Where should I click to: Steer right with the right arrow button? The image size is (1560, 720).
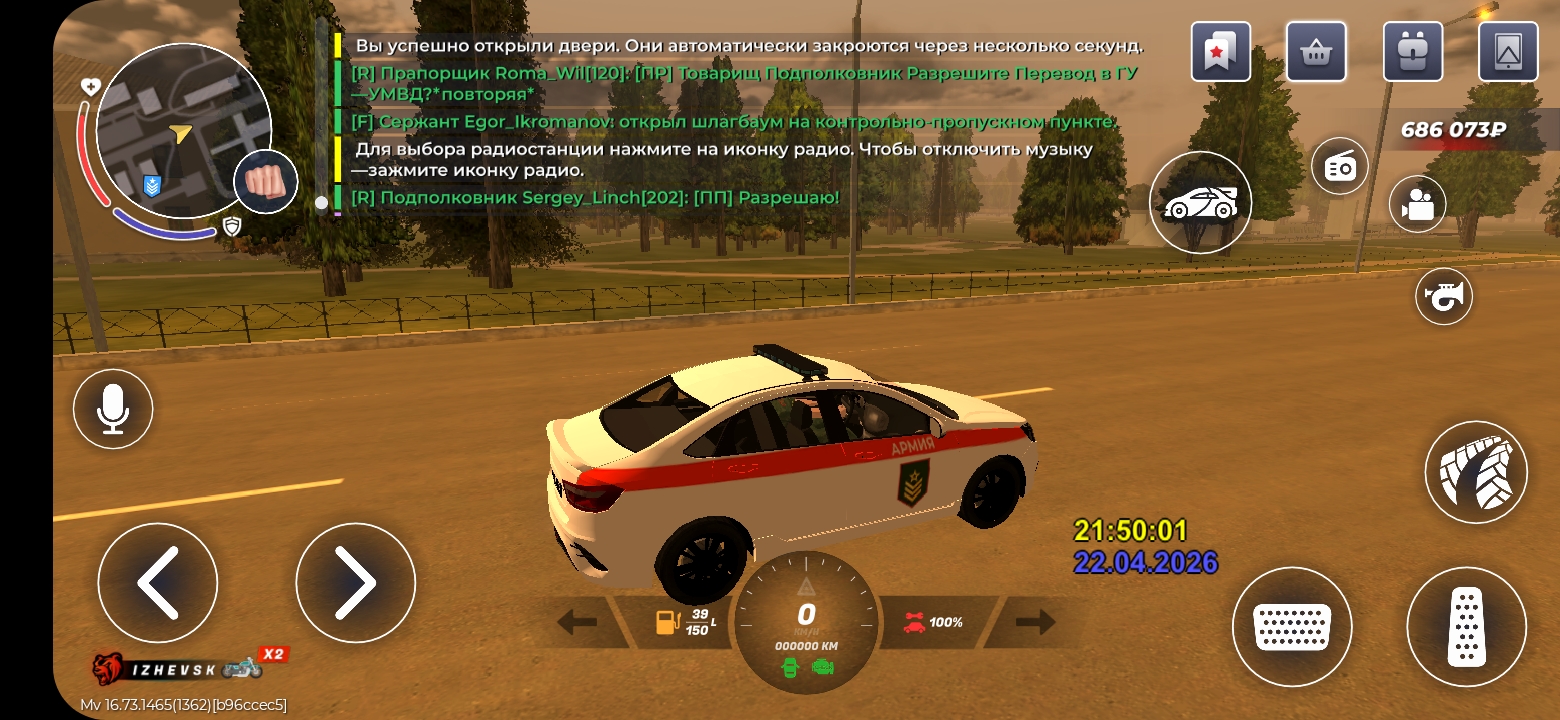point(355,583)
